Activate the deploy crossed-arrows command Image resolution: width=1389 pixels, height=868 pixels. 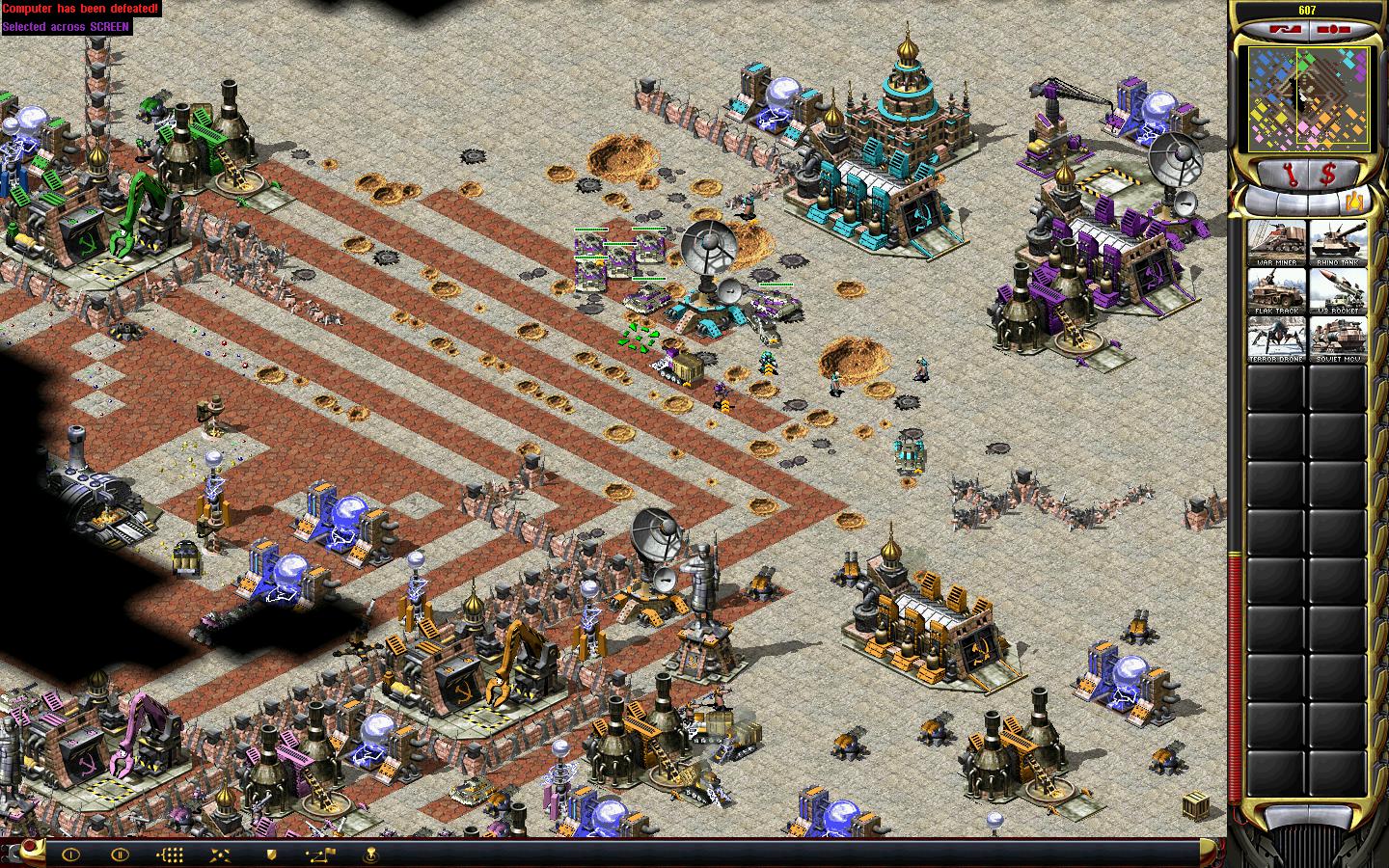click(x=220, y=854)
